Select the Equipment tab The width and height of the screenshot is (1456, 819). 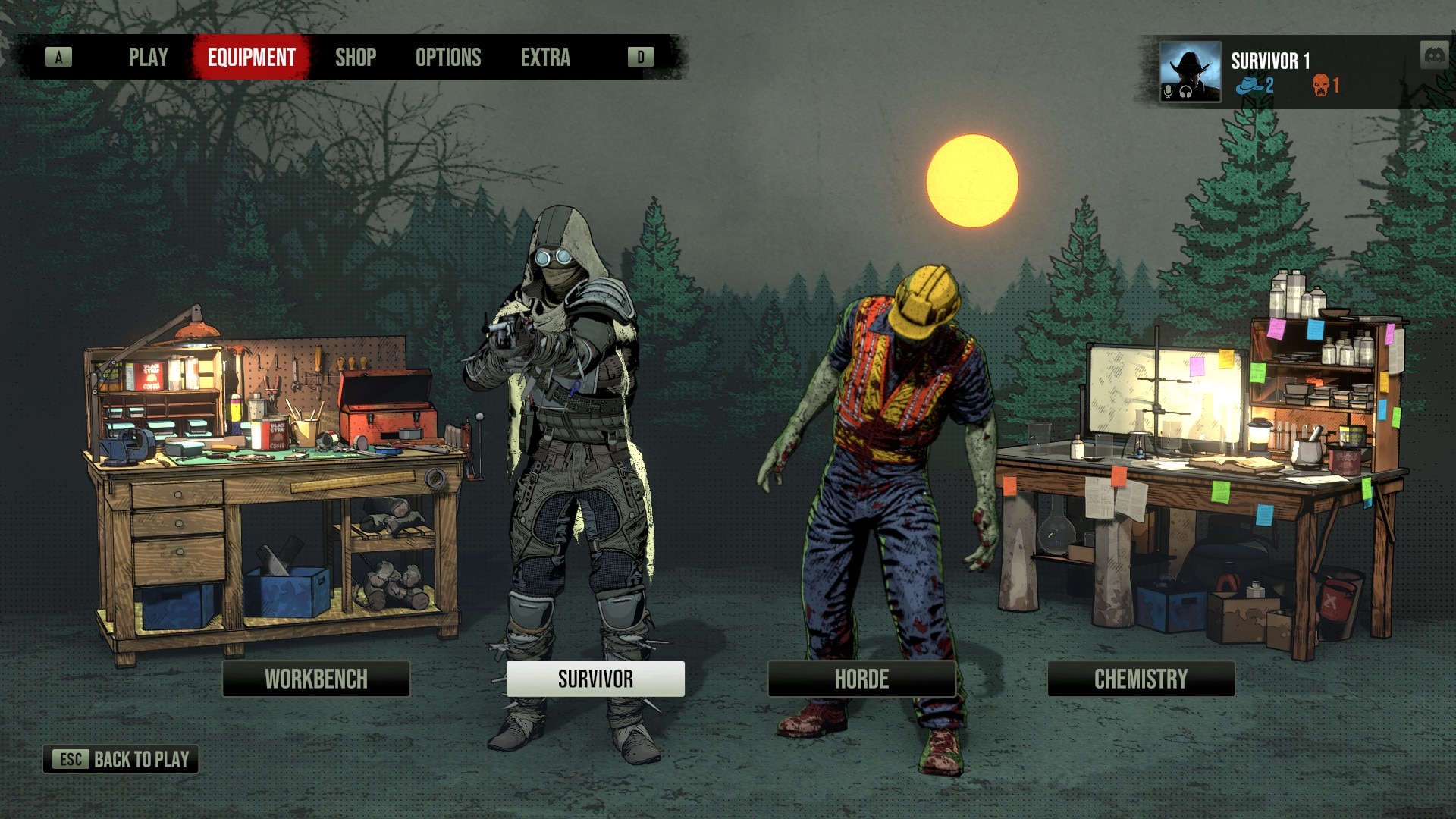251,58
